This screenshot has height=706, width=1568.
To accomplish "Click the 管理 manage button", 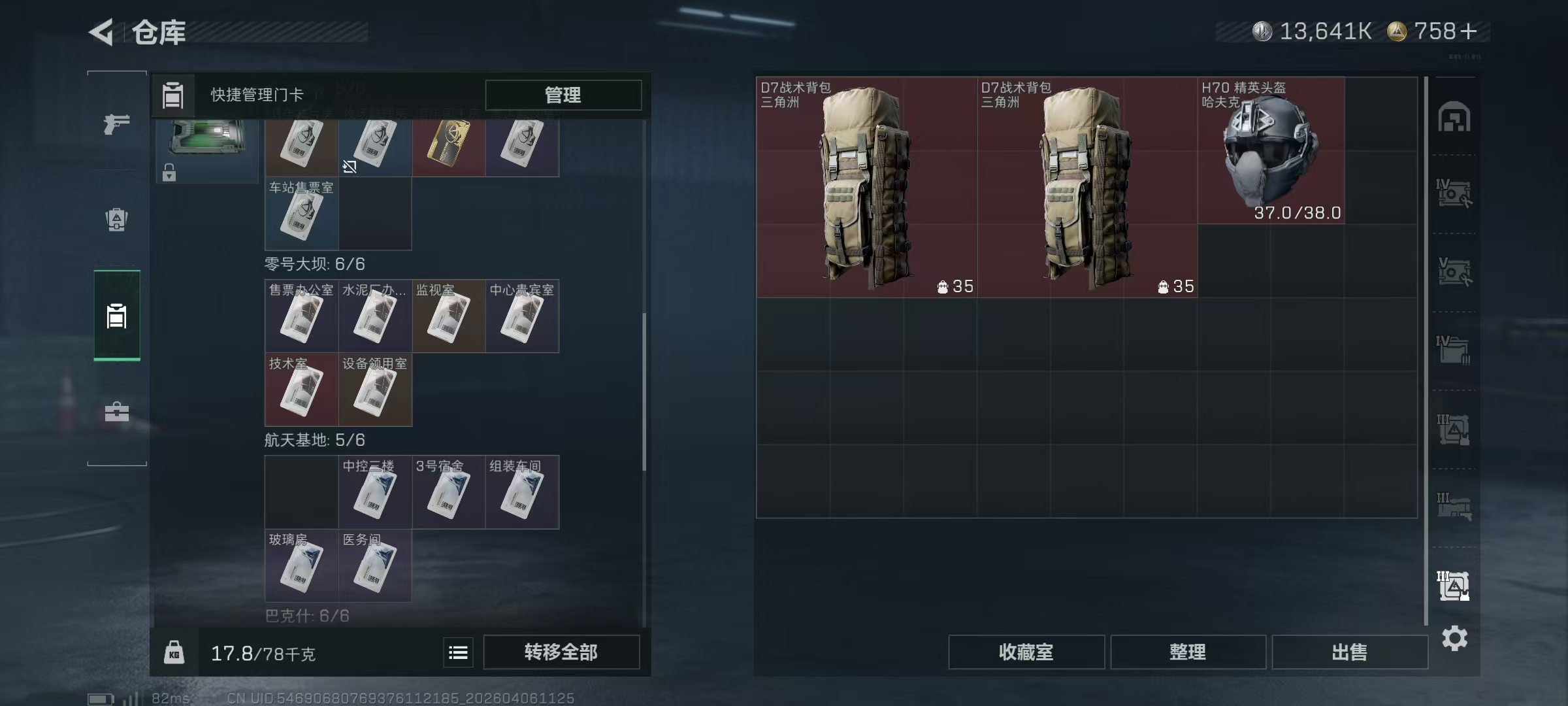I will (x=563, y=95).
